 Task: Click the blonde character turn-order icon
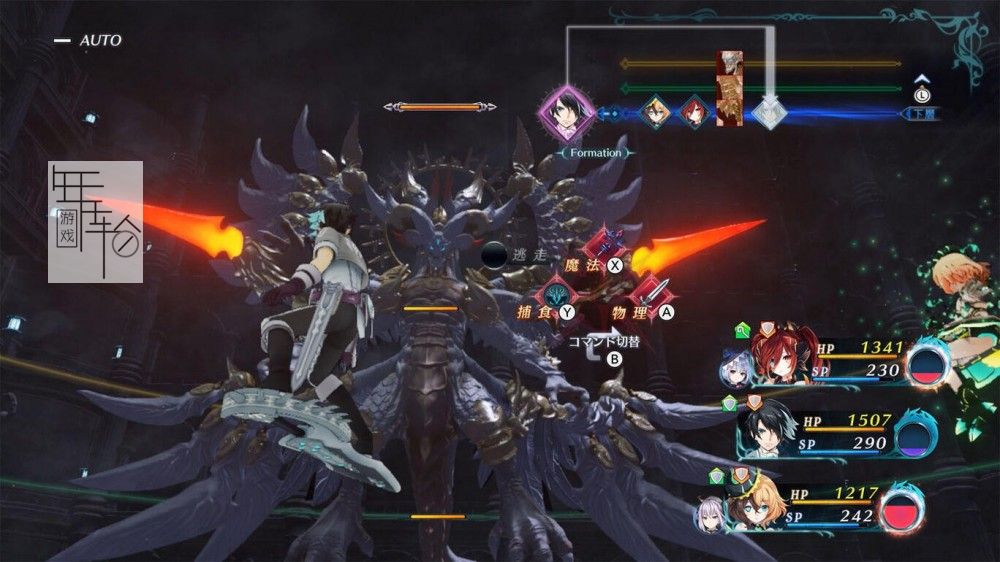[x=654, y=112]
